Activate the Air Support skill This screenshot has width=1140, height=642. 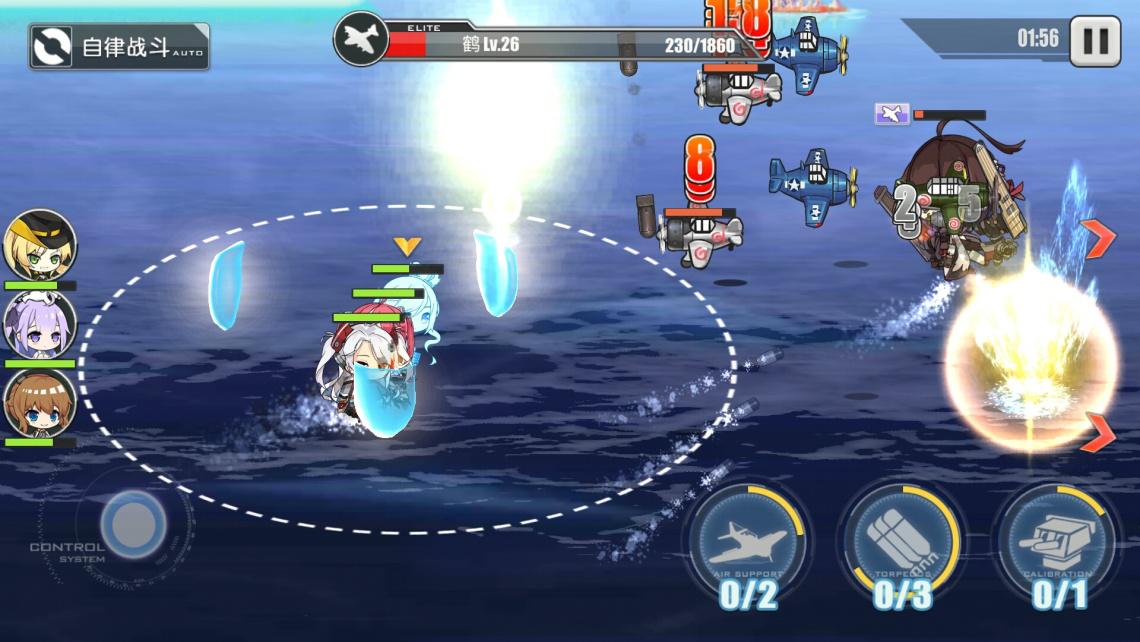coord(747,543)
